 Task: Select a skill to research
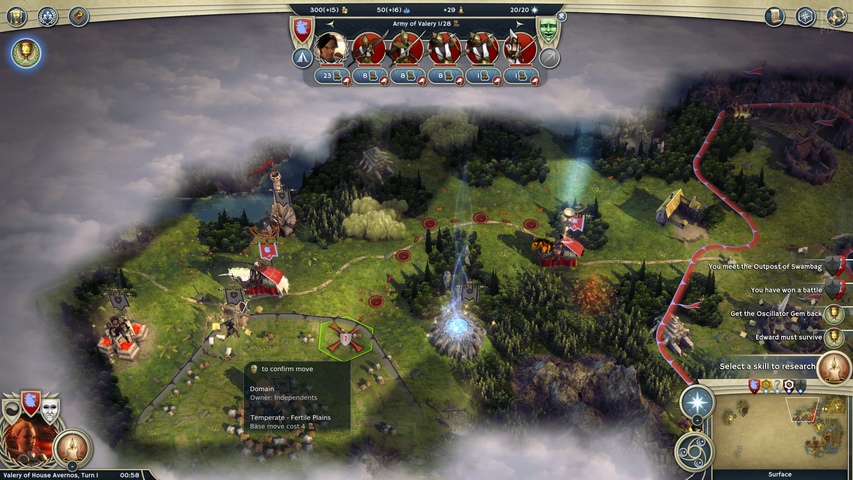833,367
